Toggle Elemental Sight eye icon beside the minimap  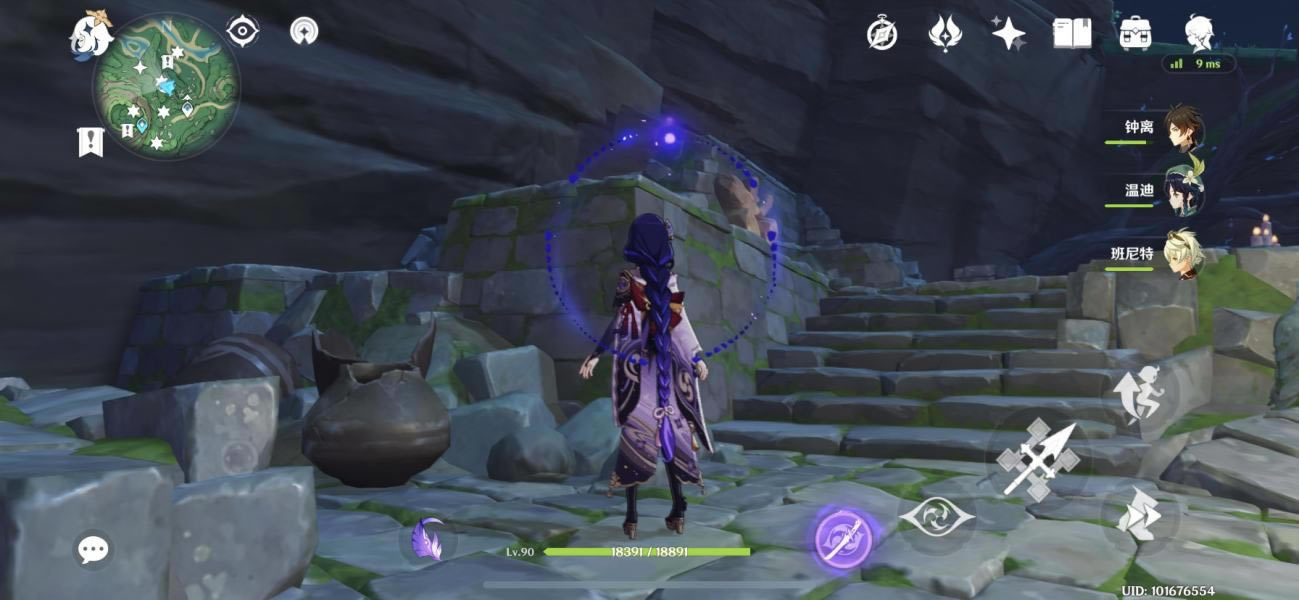point(242,32)
